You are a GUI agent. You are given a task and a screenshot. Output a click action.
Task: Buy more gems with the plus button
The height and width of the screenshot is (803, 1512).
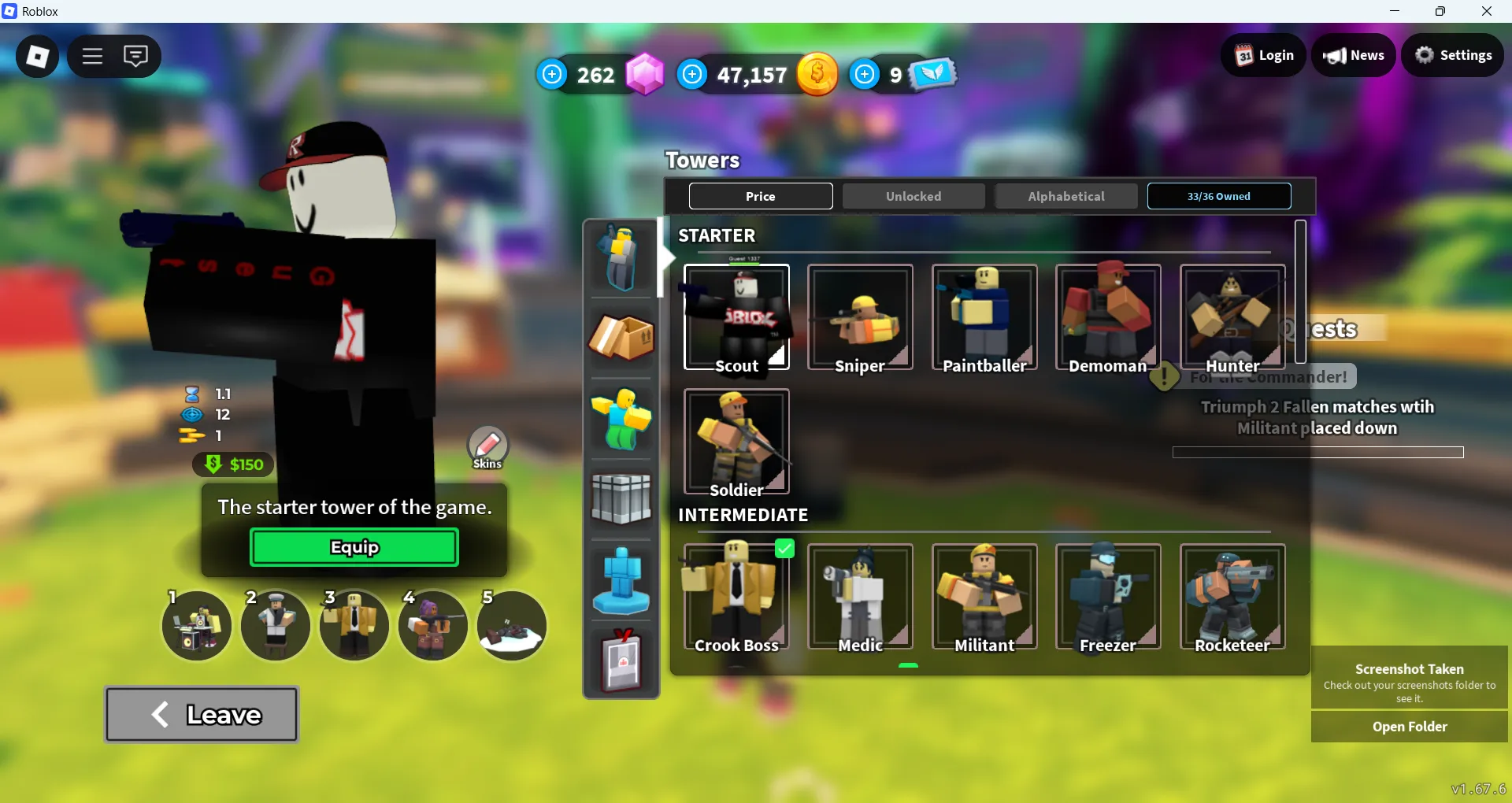coord(552,73)
